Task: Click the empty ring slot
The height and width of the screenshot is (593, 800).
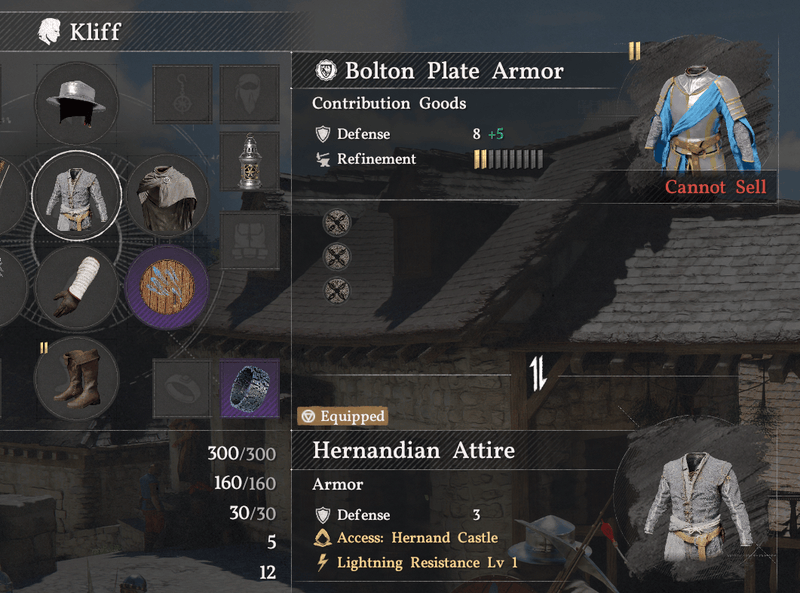Action: point(182,388)
